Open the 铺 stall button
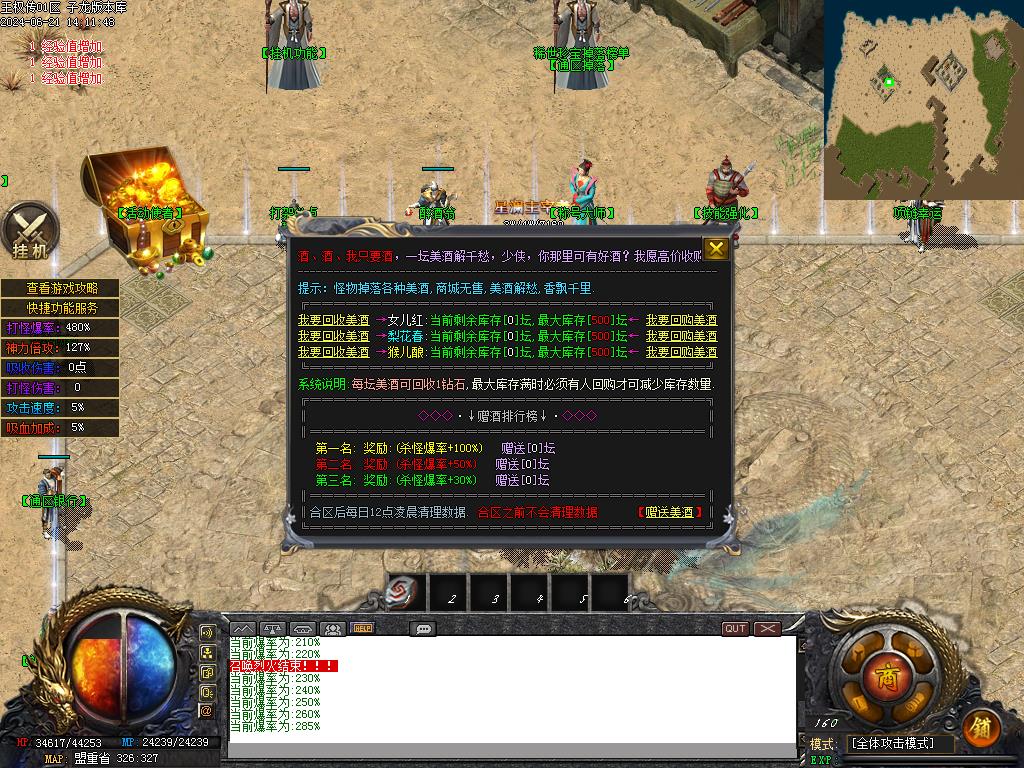 coord(981,727)
